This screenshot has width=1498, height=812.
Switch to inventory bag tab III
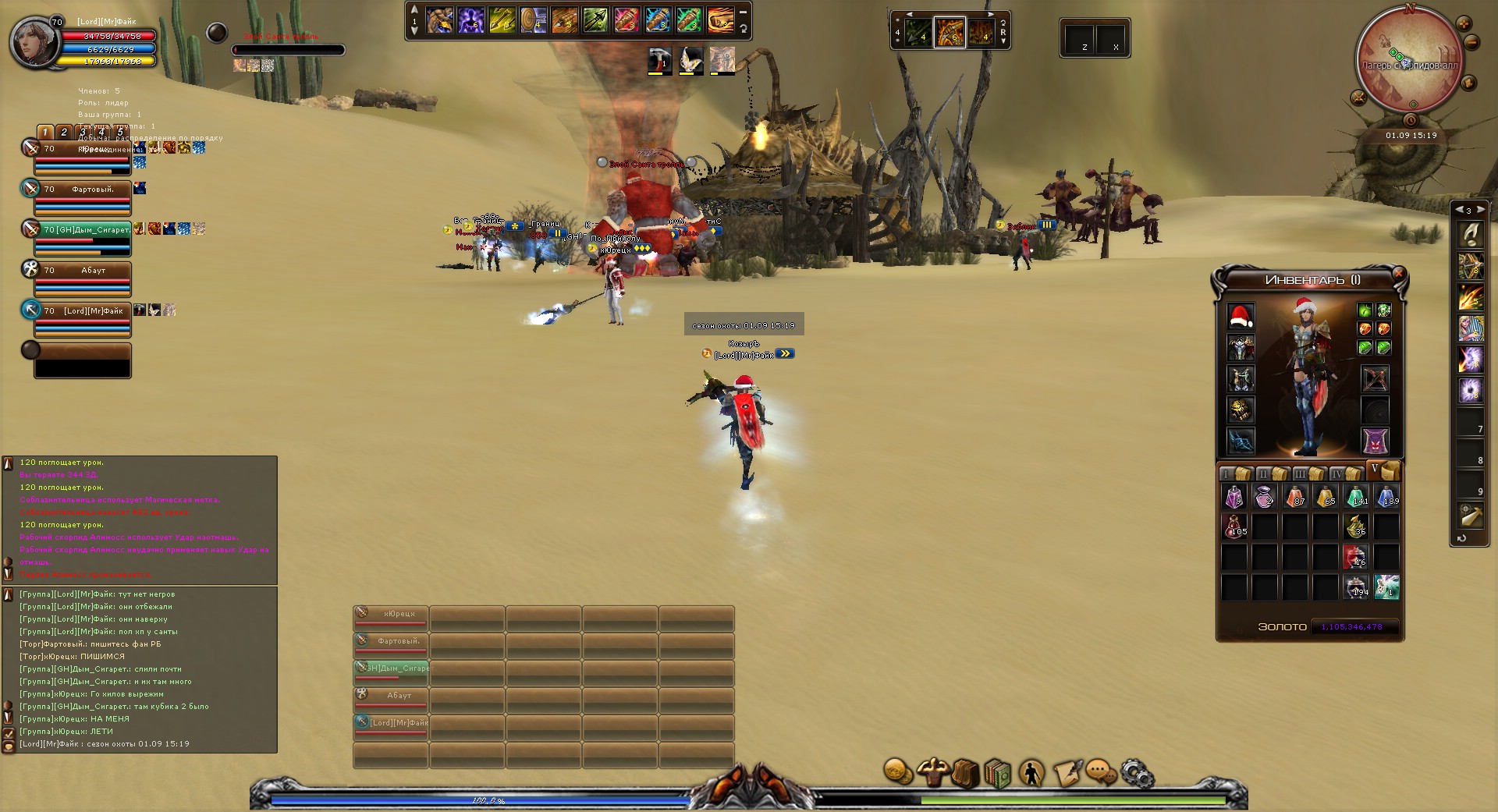point(1307,473)
